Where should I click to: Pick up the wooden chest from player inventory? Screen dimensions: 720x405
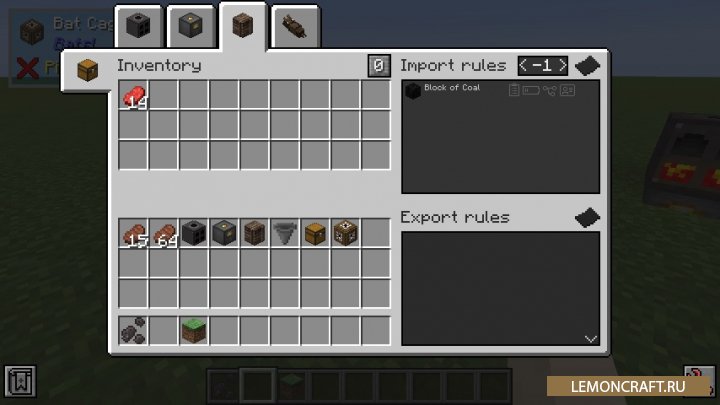(314, 233)
